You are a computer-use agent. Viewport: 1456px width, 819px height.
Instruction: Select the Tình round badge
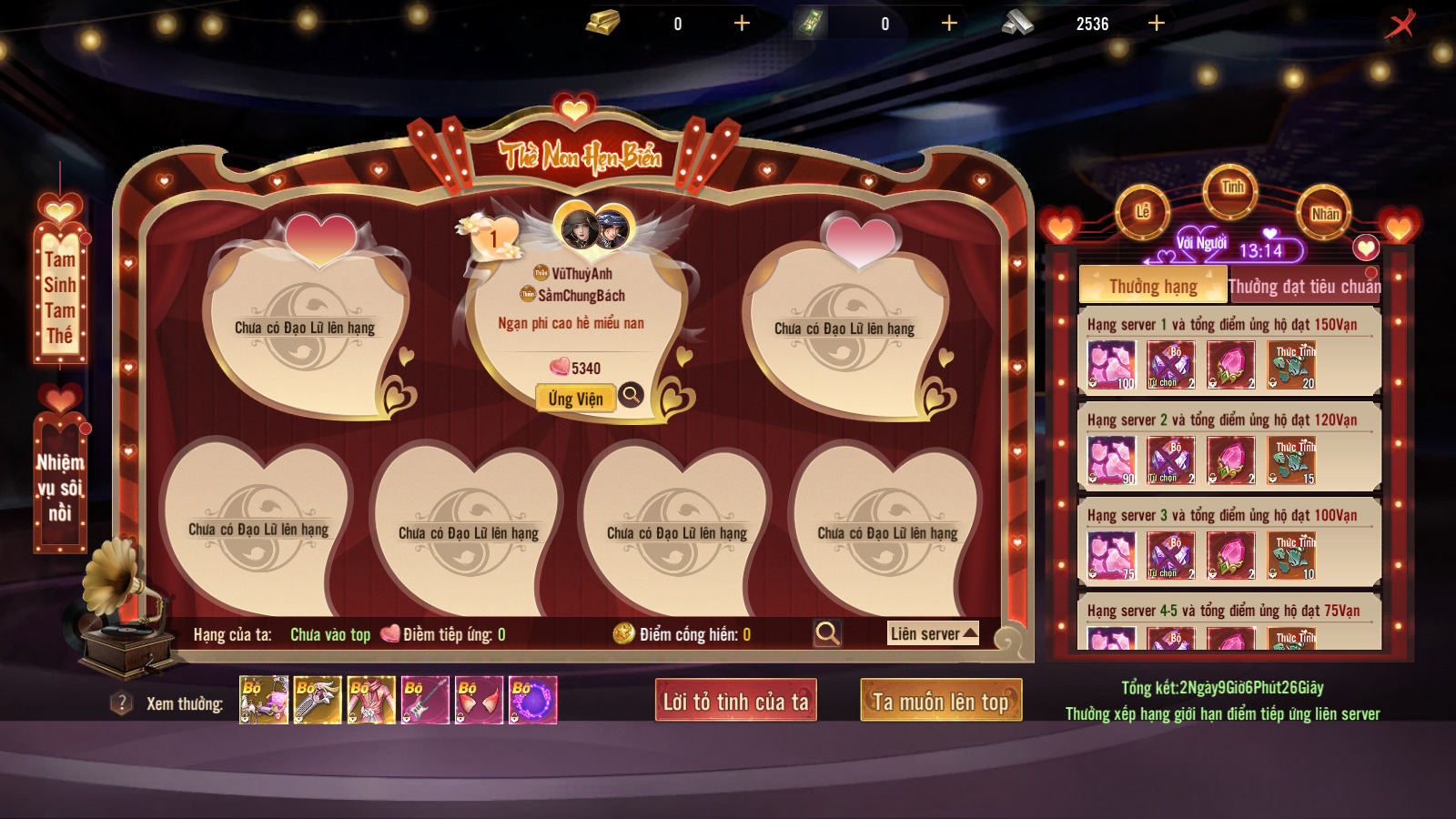click(1231, 188)
